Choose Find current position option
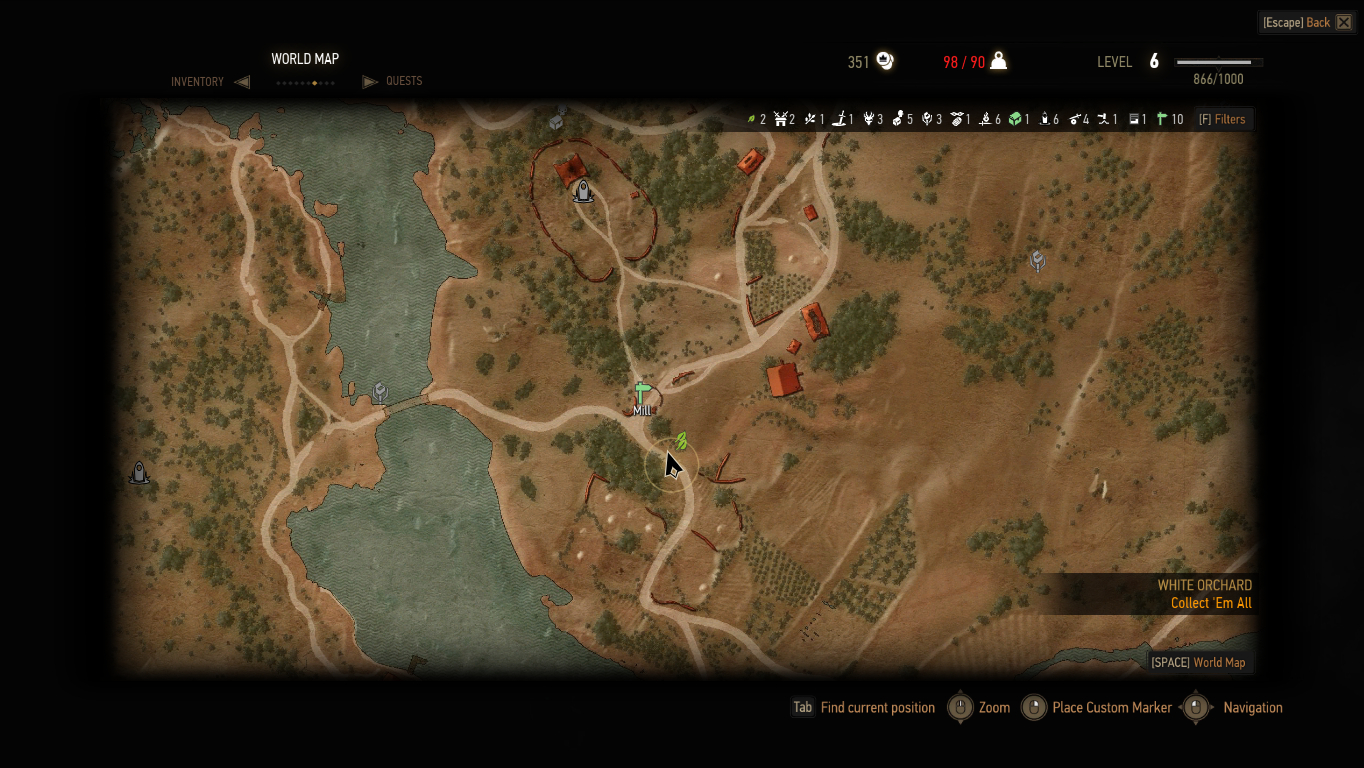1364x768 pixels. (876, 707)
